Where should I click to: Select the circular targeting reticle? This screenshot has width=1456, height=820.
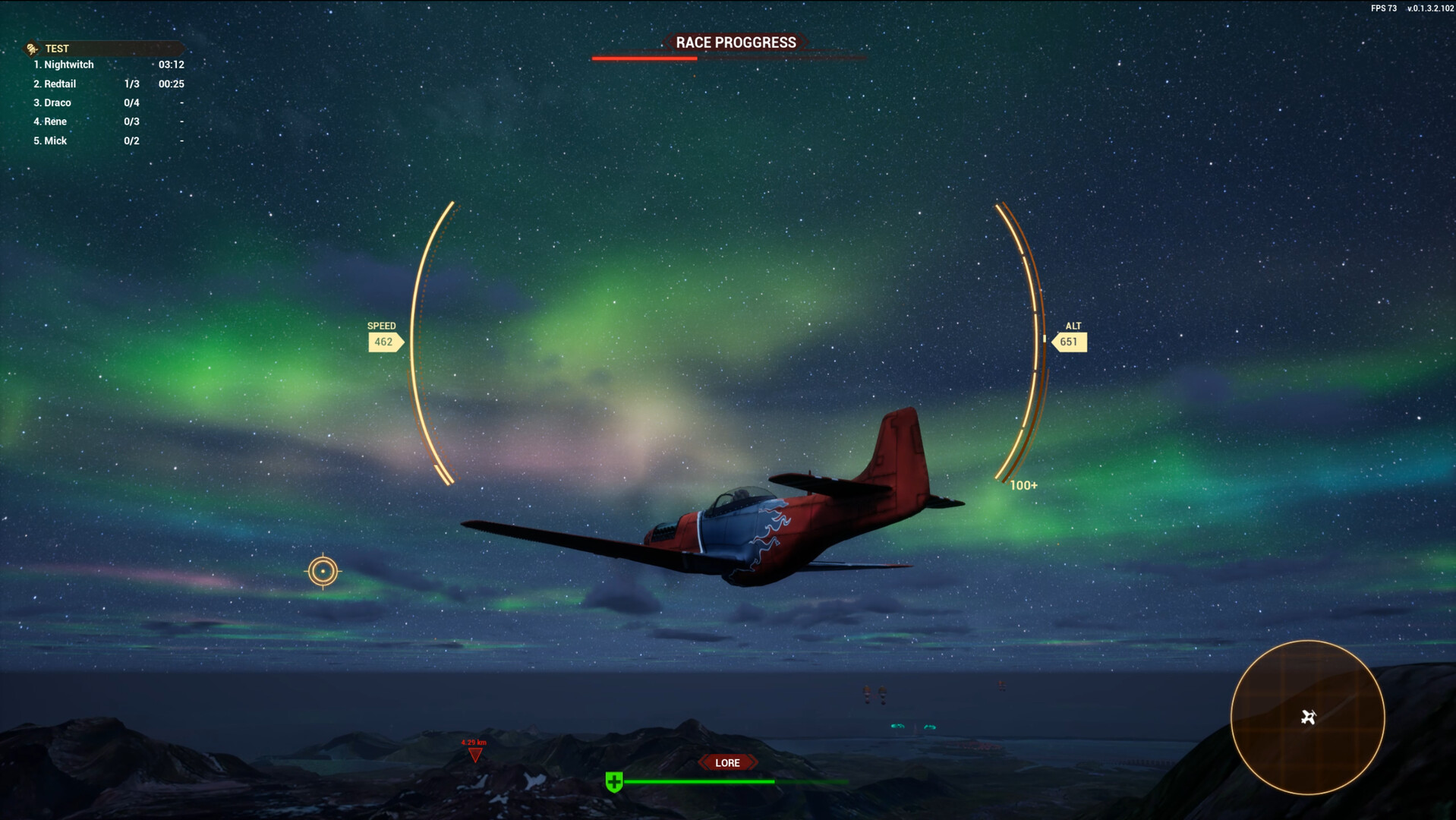(323, 571)
